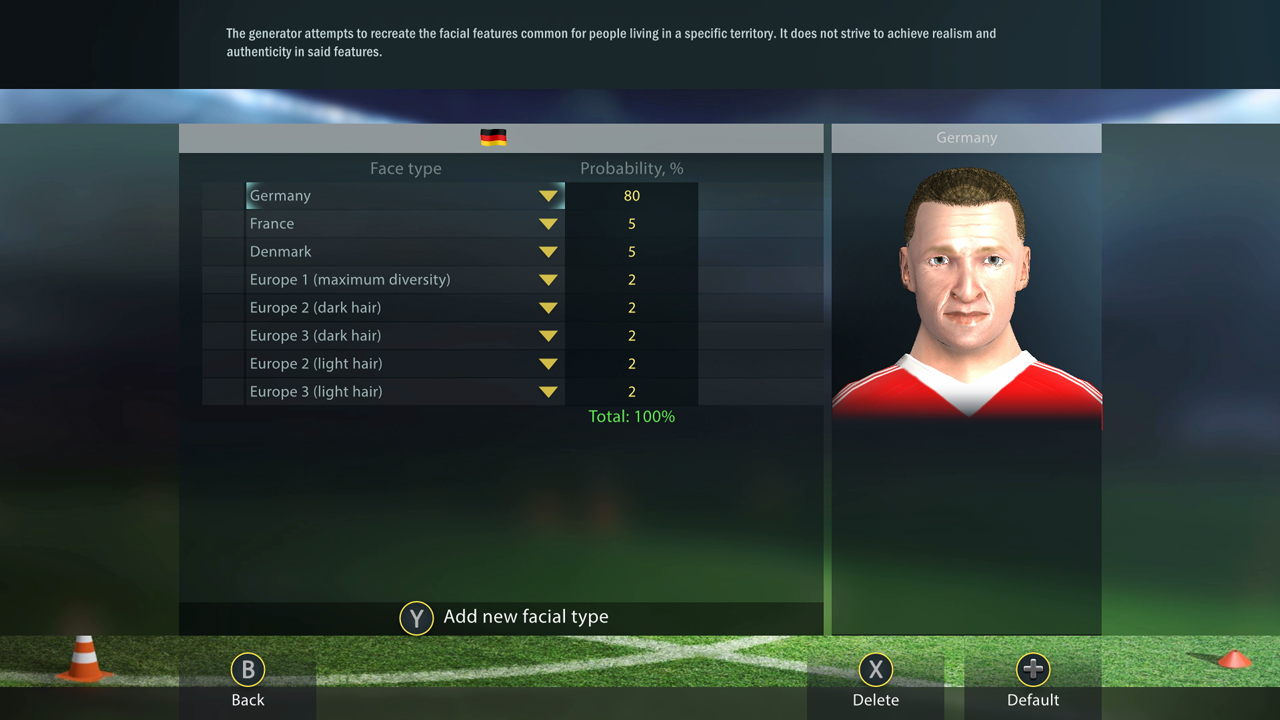Image resolution: width=1280 pixels, height=720 pixels.
Task: Expand the Europe 1 (maximum diversity) dropdown
Action: click(x=548, y=279)
